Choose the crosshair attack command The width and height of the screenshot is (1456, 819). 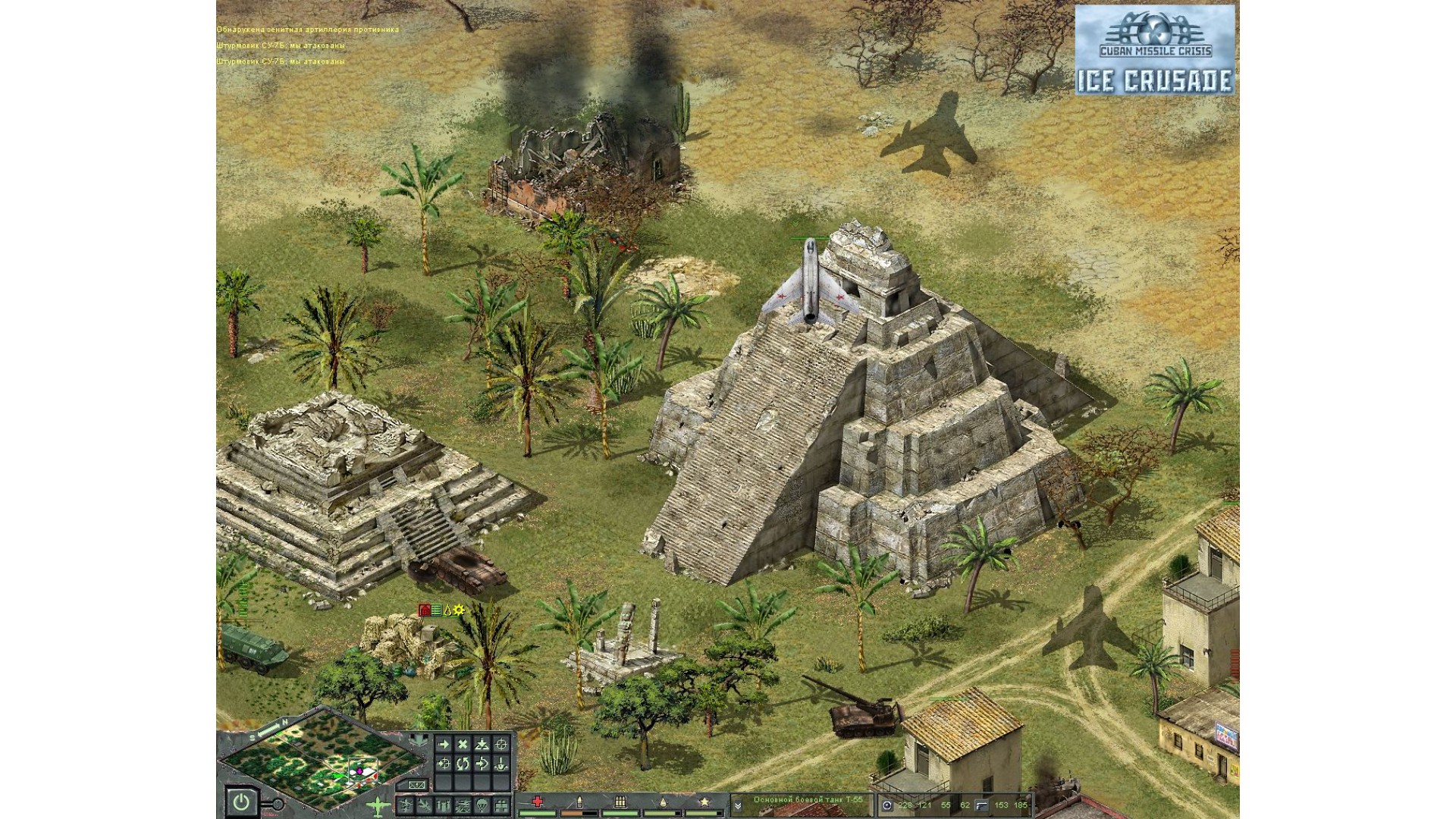coord(500,745)
